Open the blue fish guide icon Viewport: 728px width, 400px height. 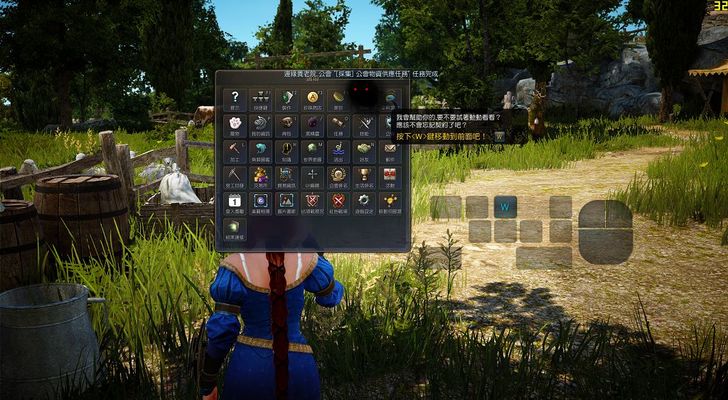point(261,149)
